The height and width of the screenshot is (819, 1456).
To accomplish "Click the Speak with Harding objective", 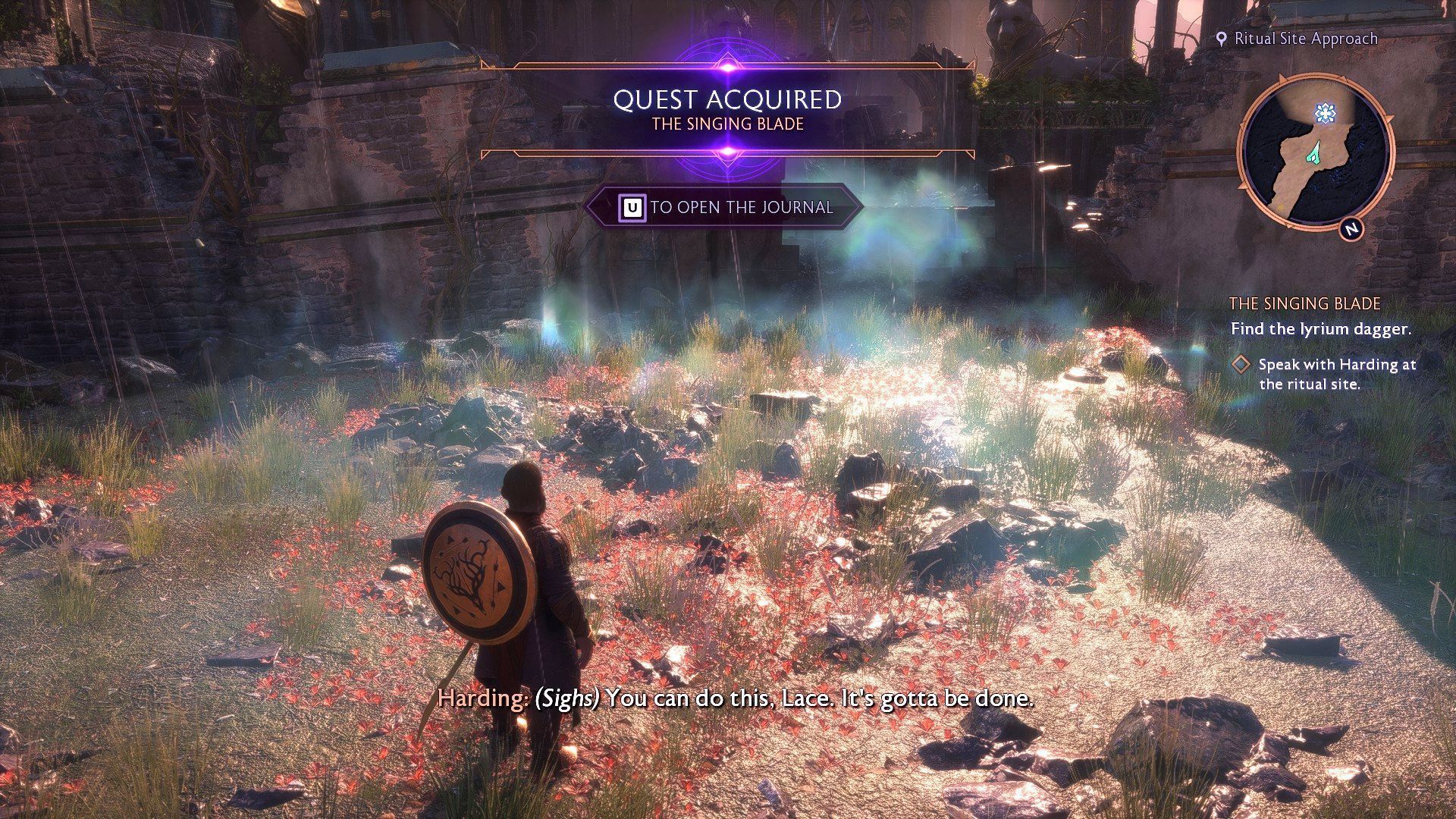I will coord(1336,374).
